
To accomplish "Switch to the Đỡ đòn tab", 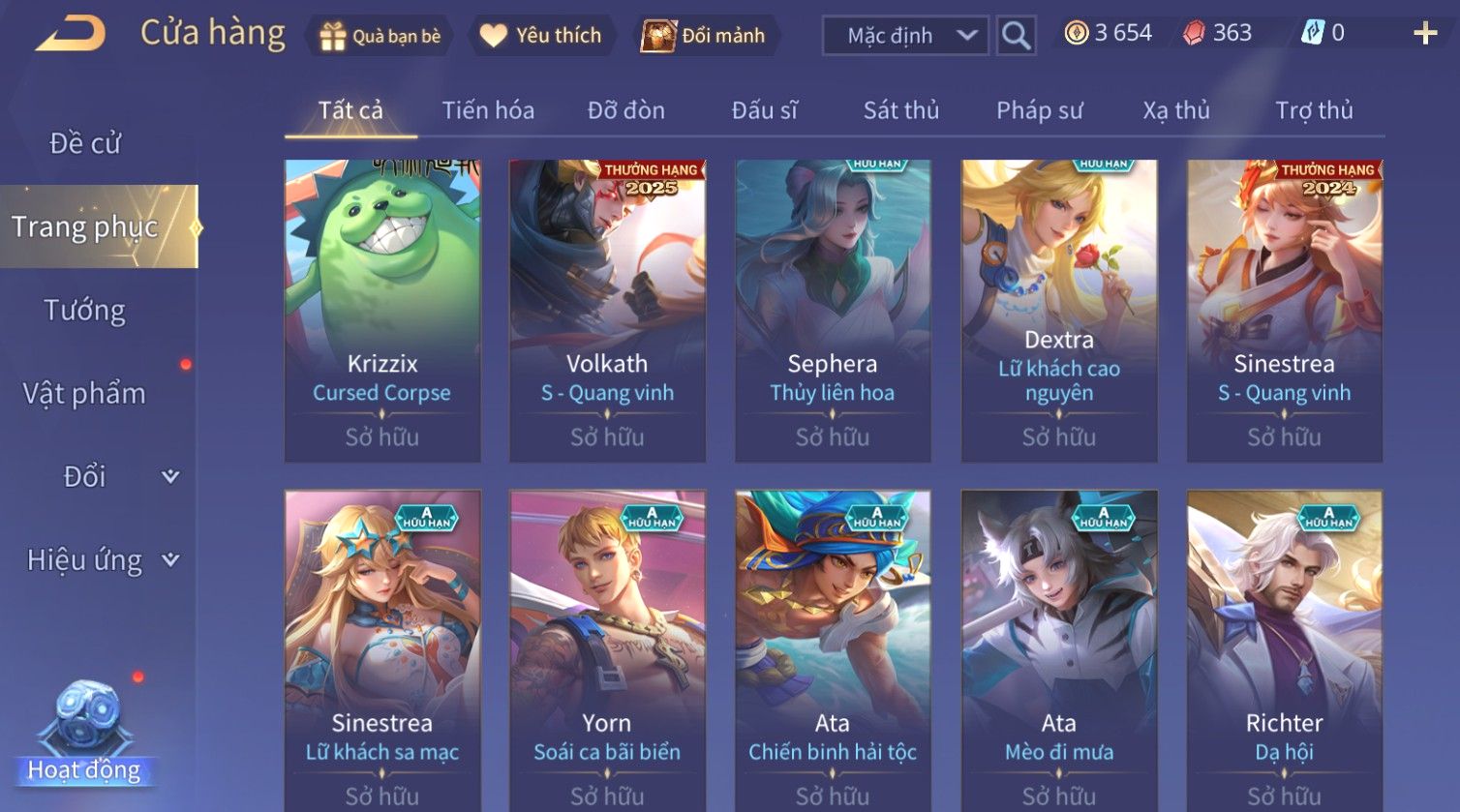I will click(x=625, y=110).
